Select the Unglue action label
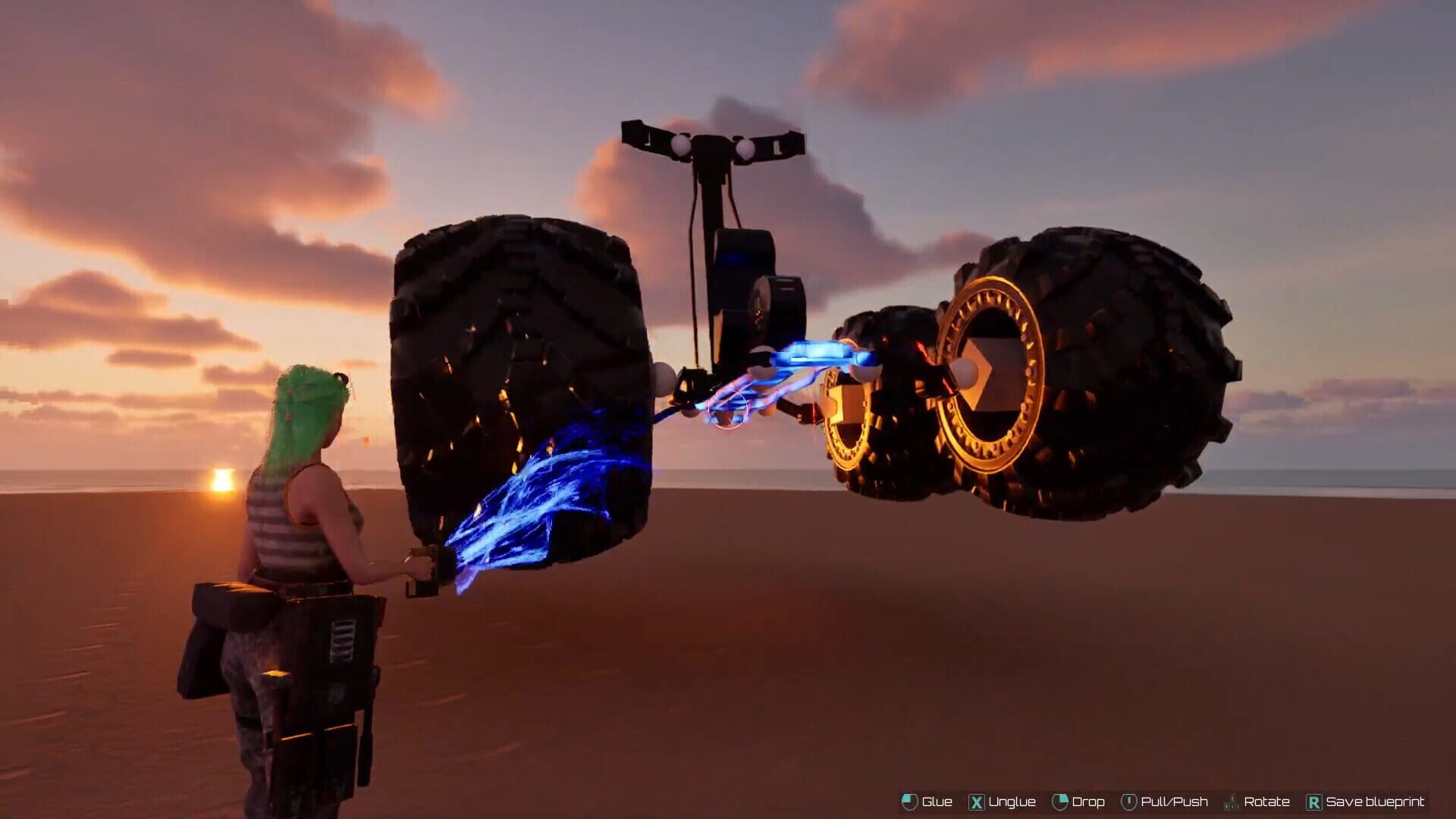This screenshot has width=1456, height=819. coord(1012,802)
